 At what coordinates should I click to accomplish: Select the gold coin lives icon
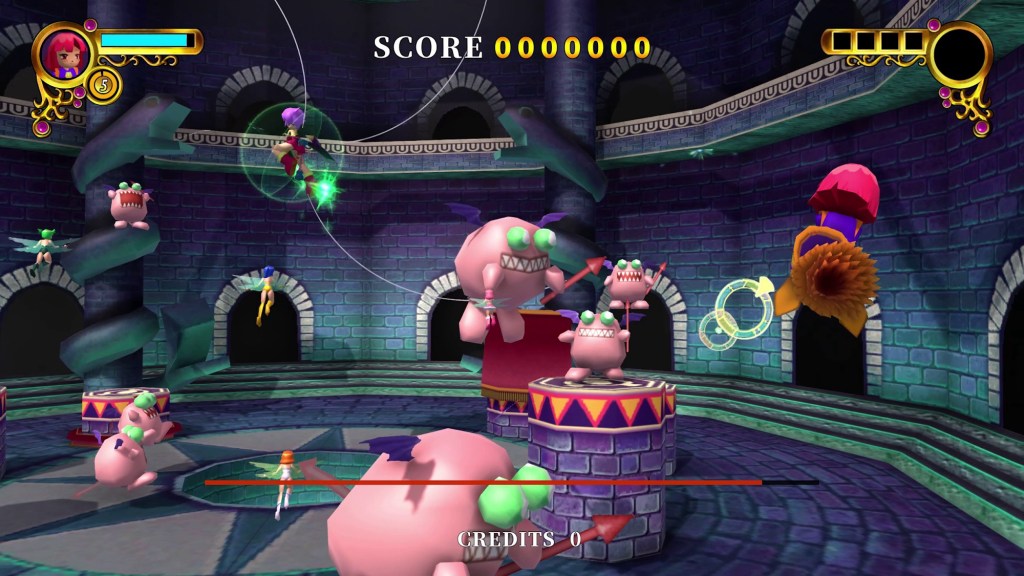pyautogui.click(x=104, y=85)
